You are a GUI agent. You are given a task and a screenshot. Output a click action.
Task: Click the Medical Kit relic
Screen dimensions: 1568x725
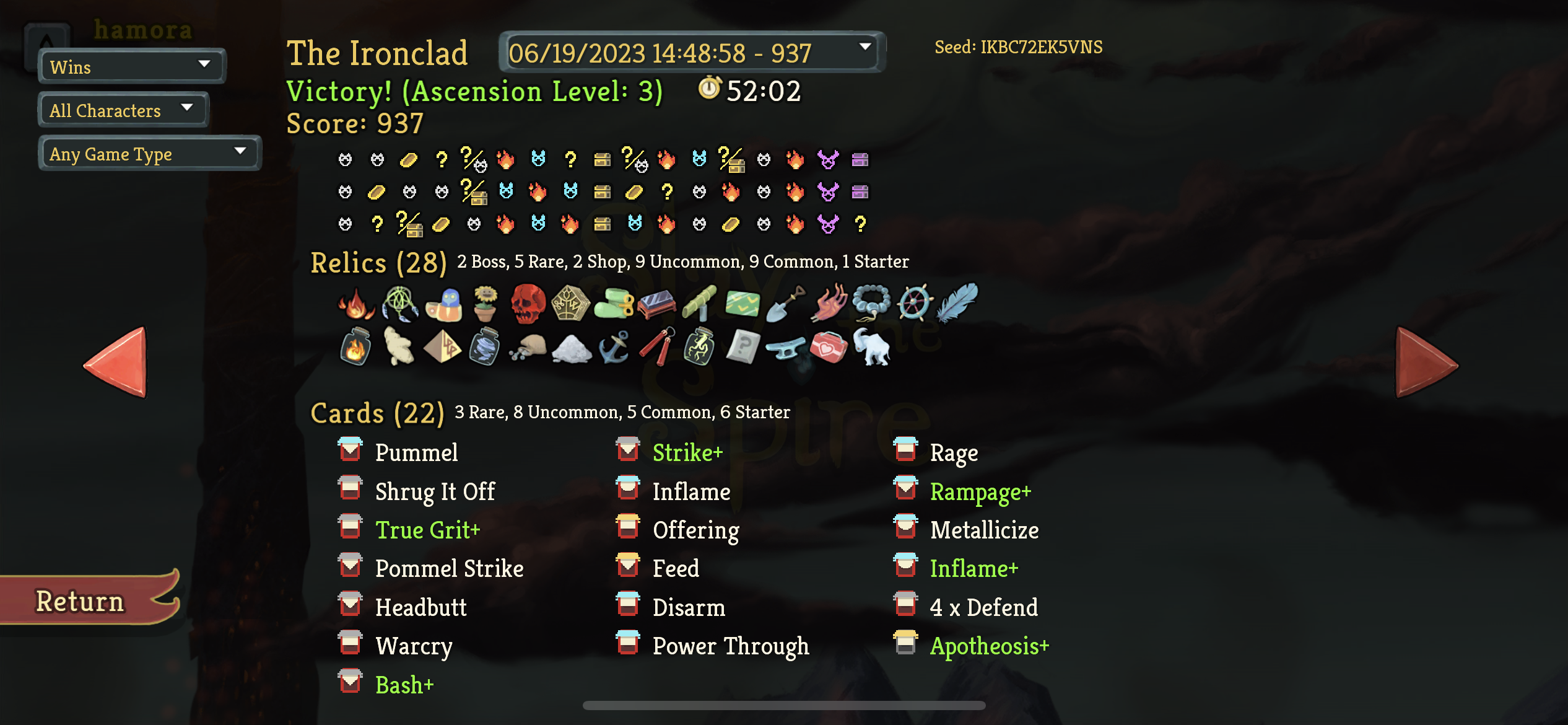pos(830,348)
